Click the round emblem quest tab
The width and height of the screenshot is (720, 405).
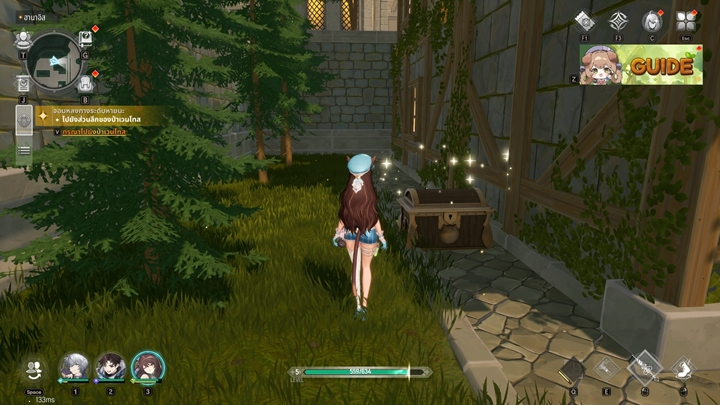click(x=24, y=121)
